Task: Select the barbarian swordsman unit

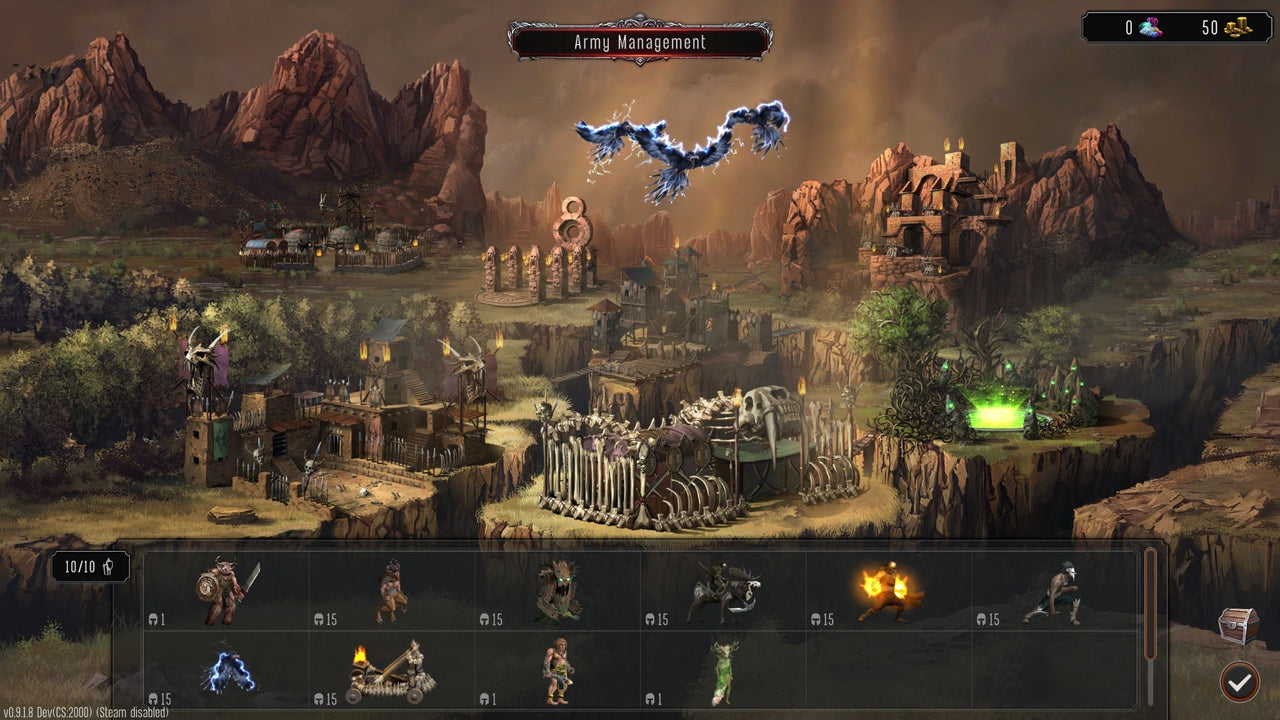Action: coord(222,590)
